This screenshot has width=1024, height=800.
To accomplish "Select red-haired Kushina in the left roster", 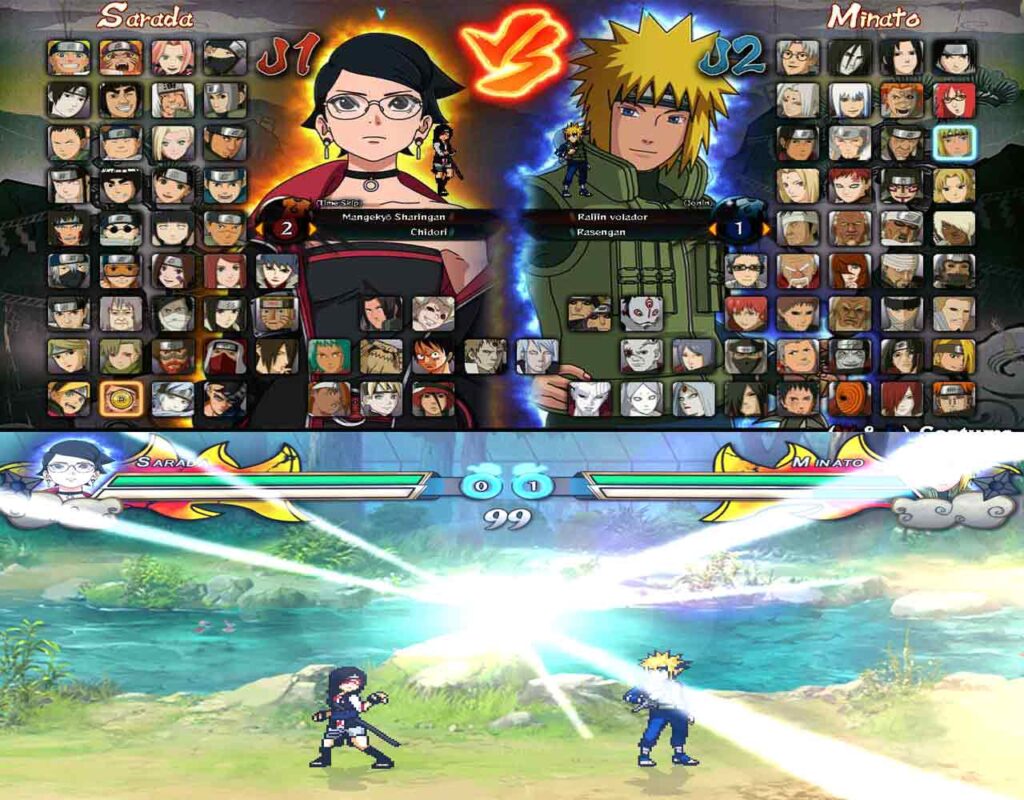I will 225,270.
